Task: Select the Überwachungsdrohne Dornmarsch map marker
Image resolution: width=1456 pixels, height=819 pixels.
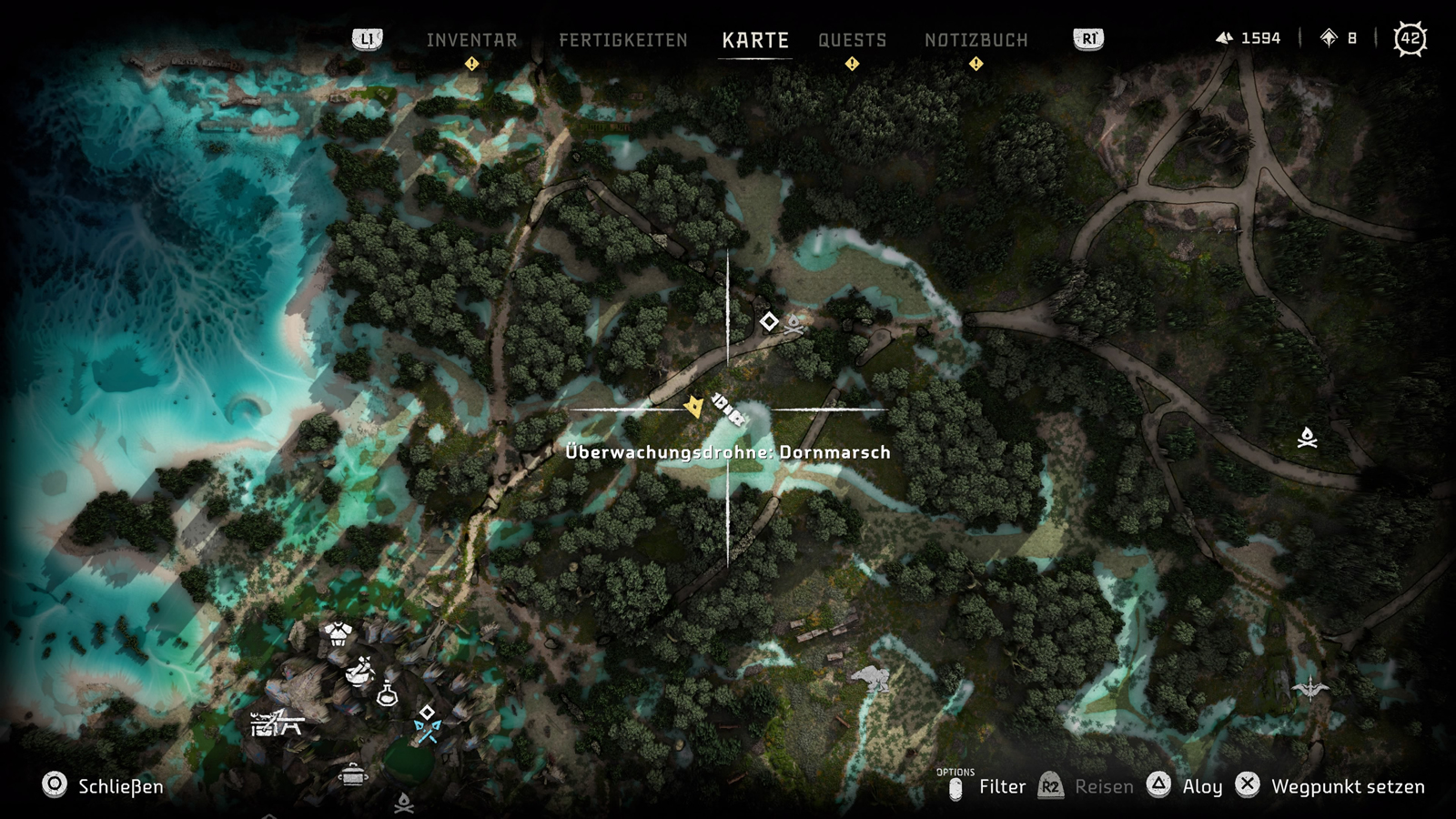Action: point(728,409)
